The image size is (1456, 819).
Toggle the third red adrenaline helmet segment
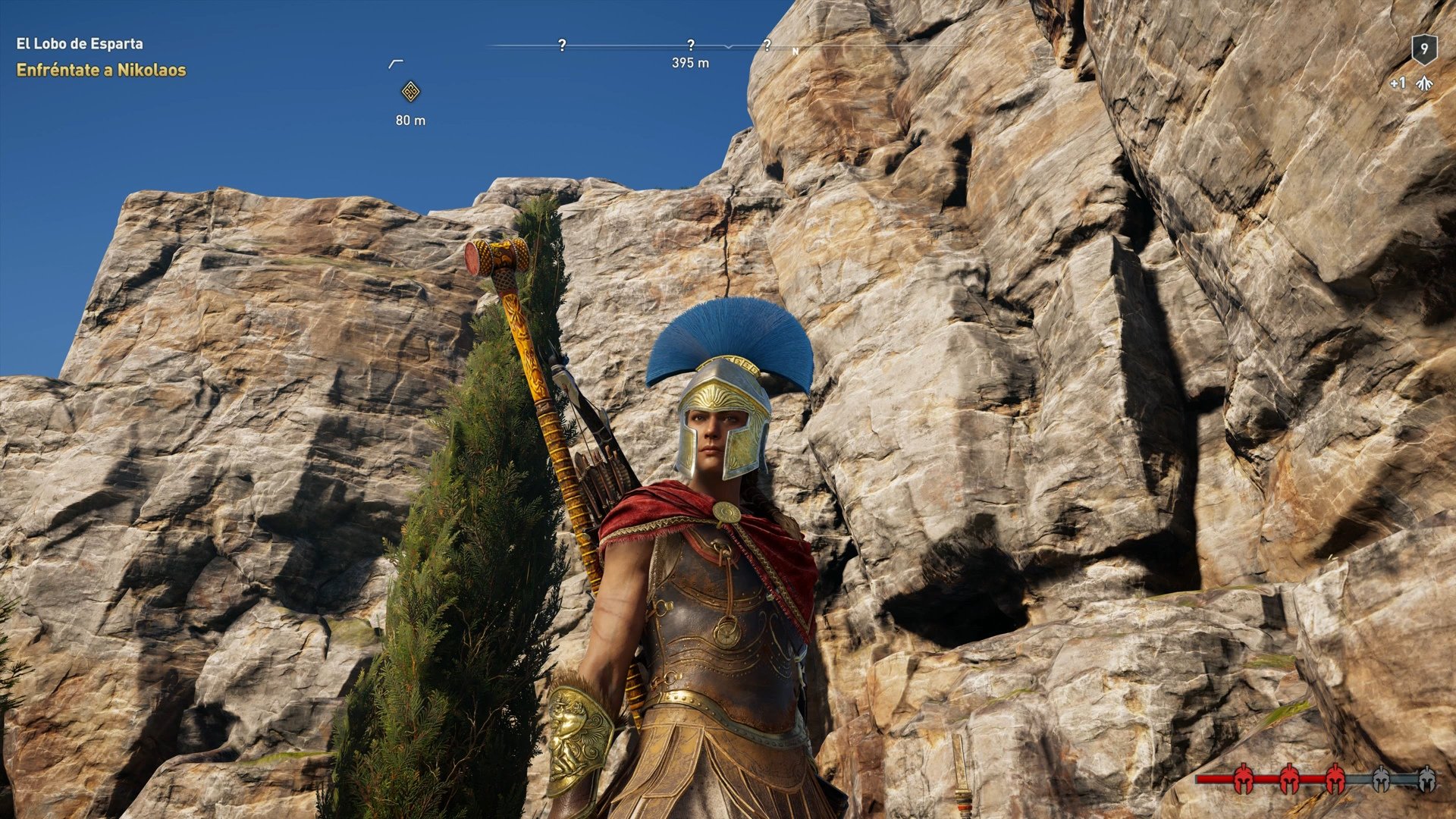[x=1335, y=779]
